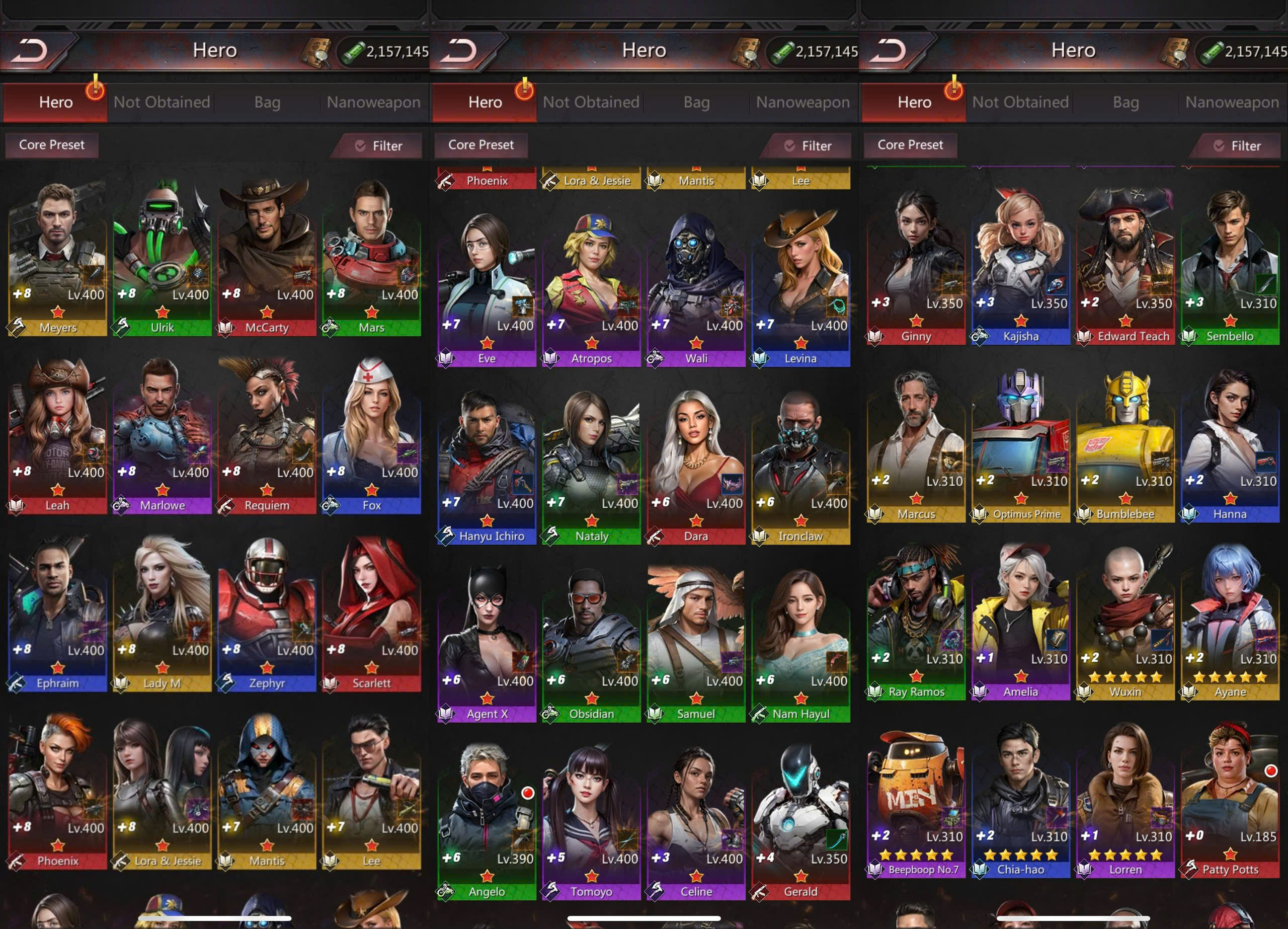This screenshot has height=929, width=1288.
Task: Select Leah's hero portrait
Action: click(x=57, y=435)
